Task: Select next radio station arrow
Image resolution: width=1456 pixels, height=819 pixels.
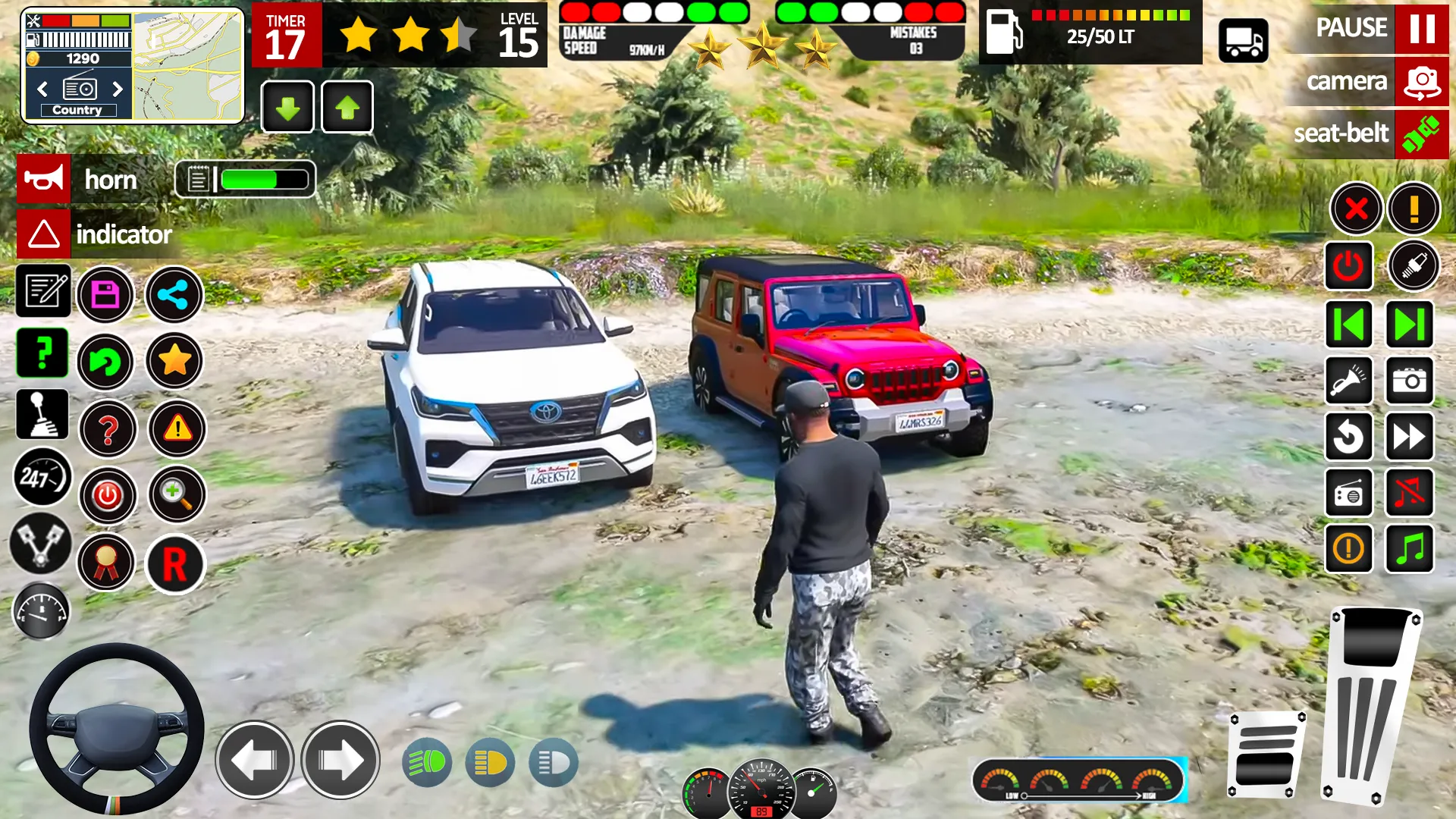Action: pyautogui.click(x=118, y=89)
